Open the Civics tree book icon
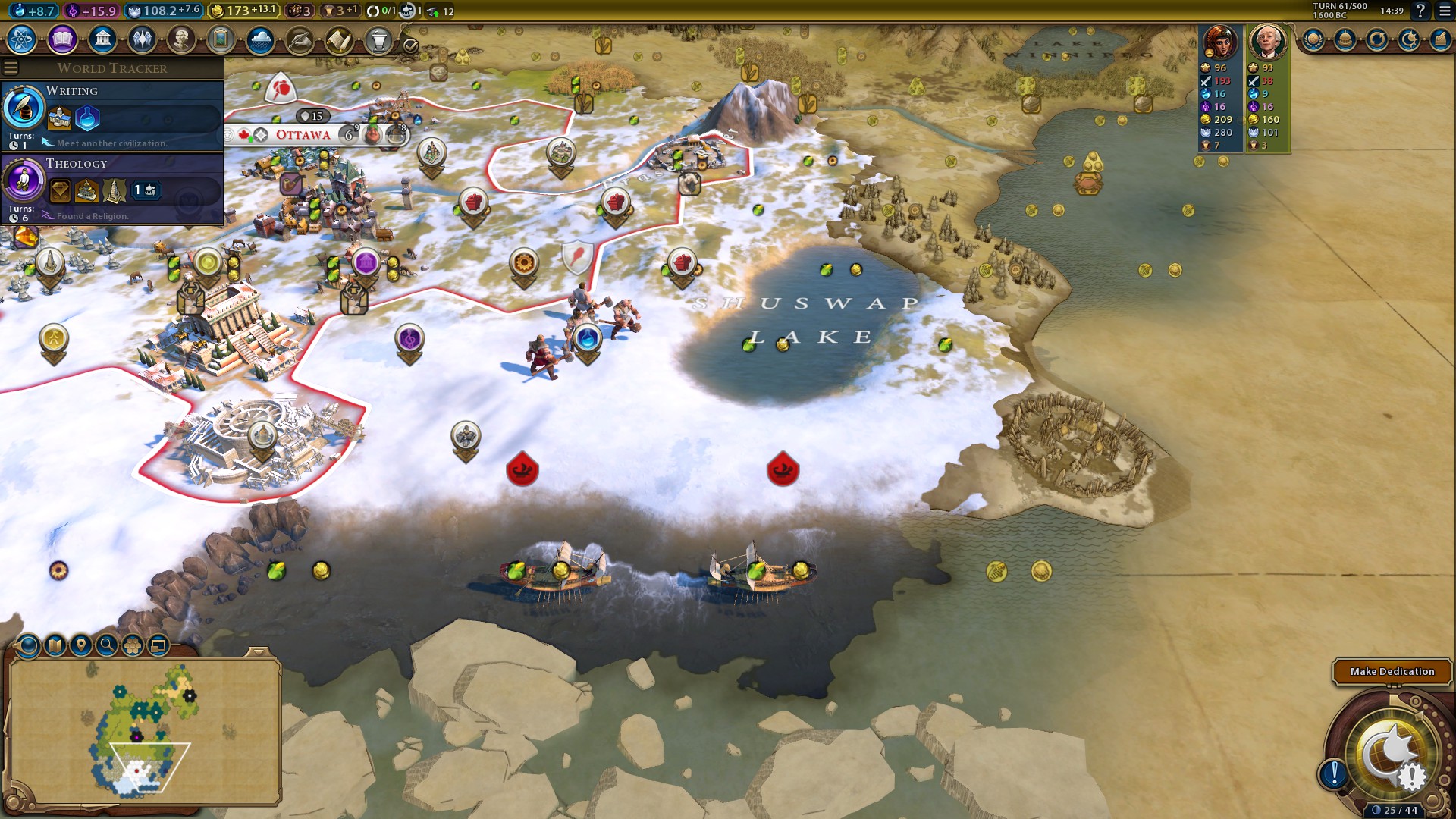This screenshot has width=1456, height=819. pos(62,39)
